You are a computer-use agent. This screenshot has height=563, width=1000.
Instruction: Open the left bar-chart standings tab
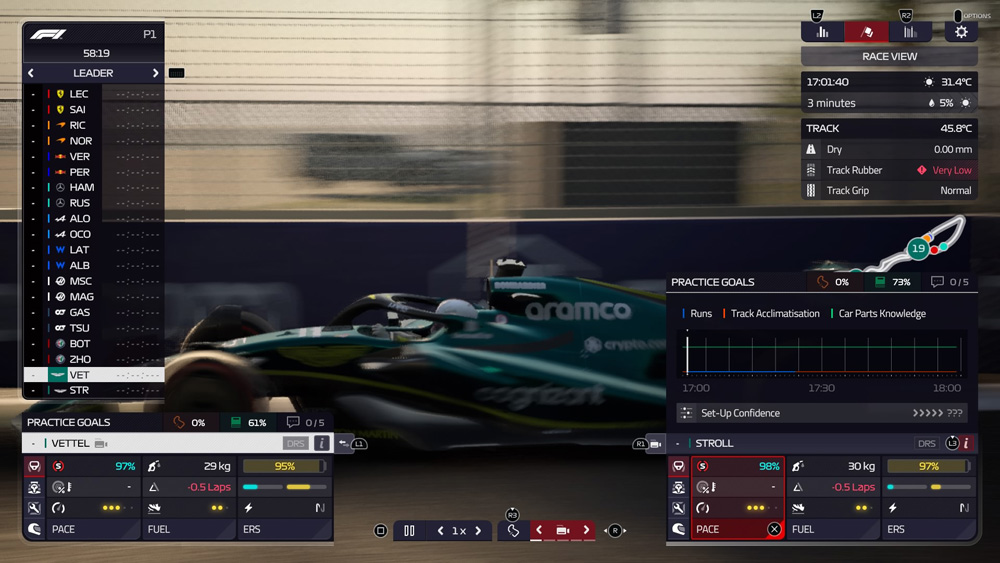822,32
